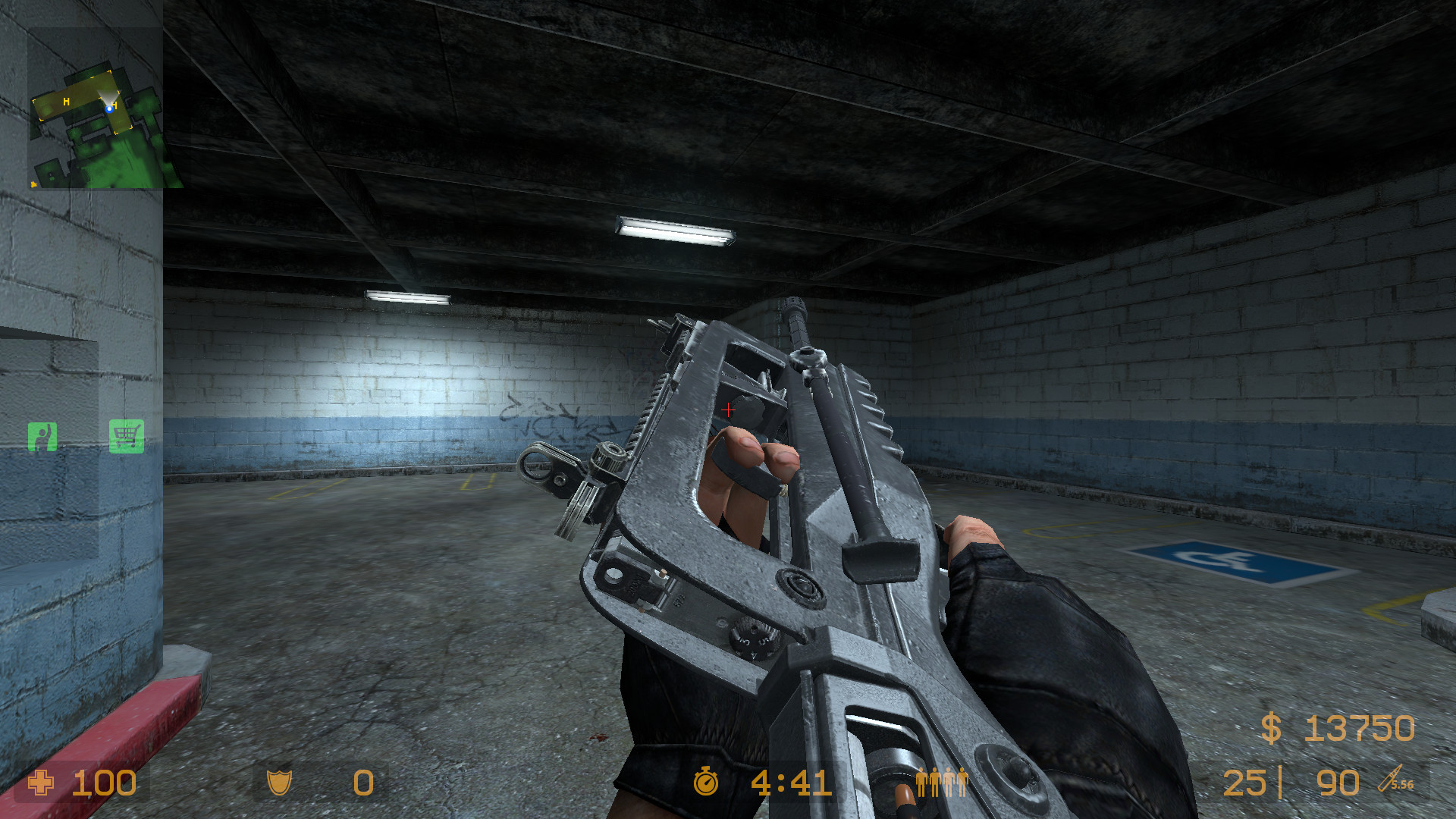Click the red crosshair in the screen center

730,409
